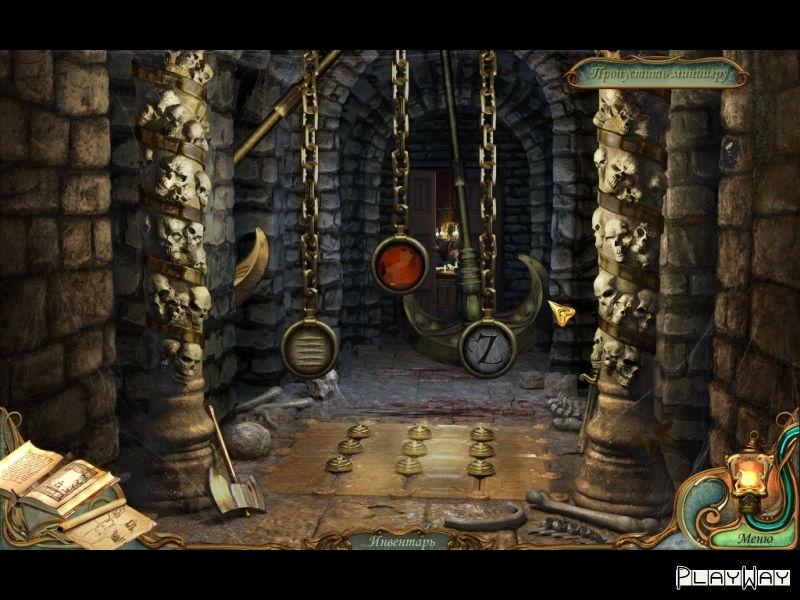This screenshot has height=600, width=800.
Task: Use the glowing lantern hint
Action: (x=747, y=475)
